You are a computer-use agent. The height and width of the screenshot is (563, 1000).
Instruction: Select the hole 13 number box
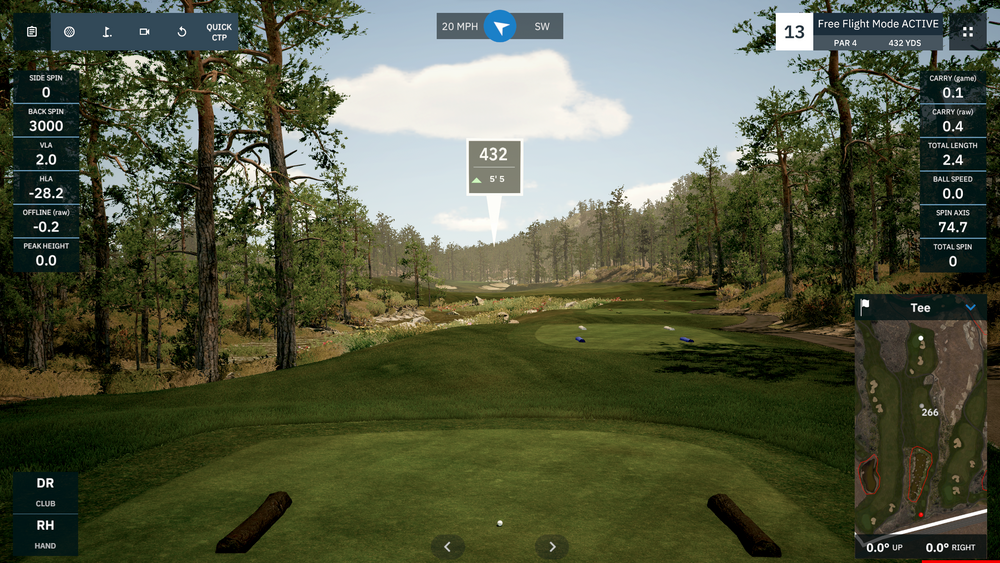(794, 32)
